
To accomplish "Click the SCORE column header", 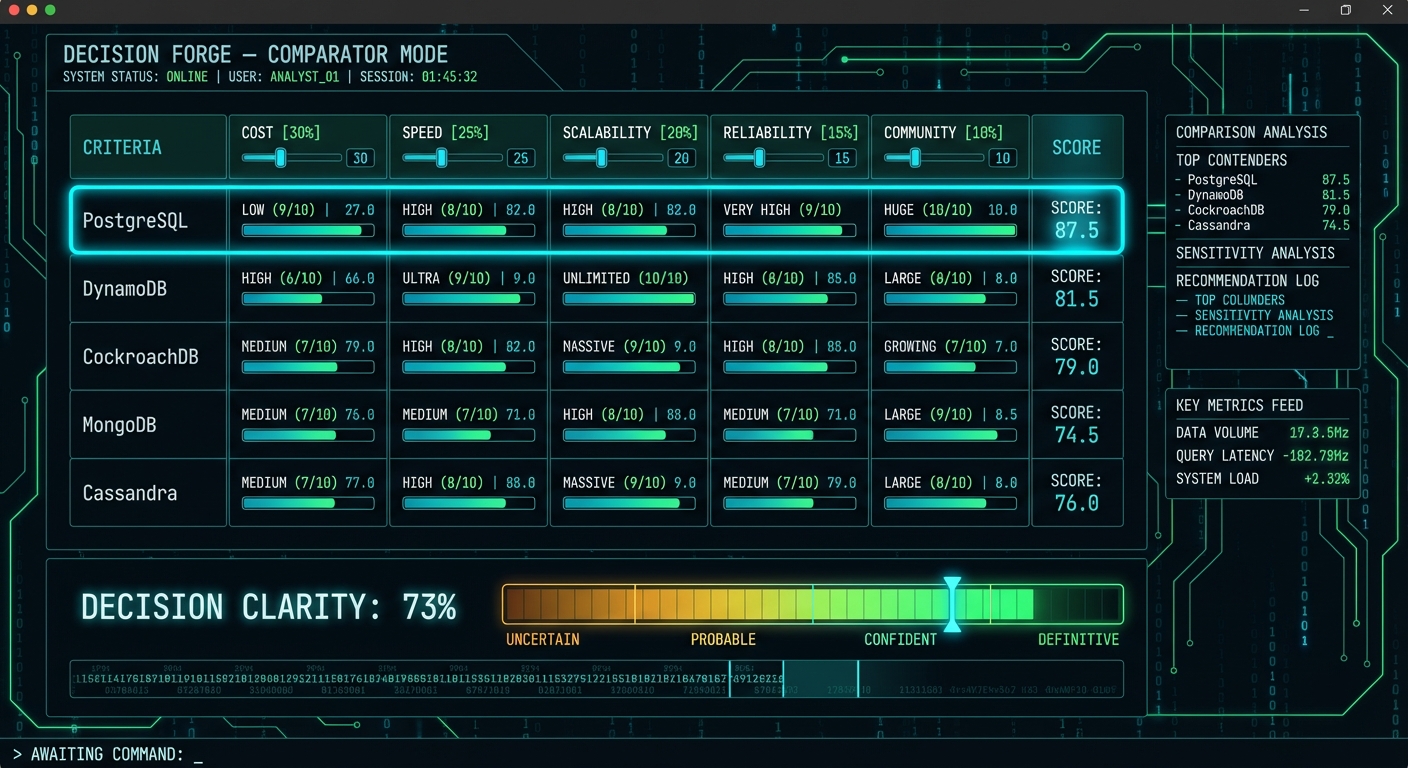I will pyautogui.click(x=1077, y=147).
